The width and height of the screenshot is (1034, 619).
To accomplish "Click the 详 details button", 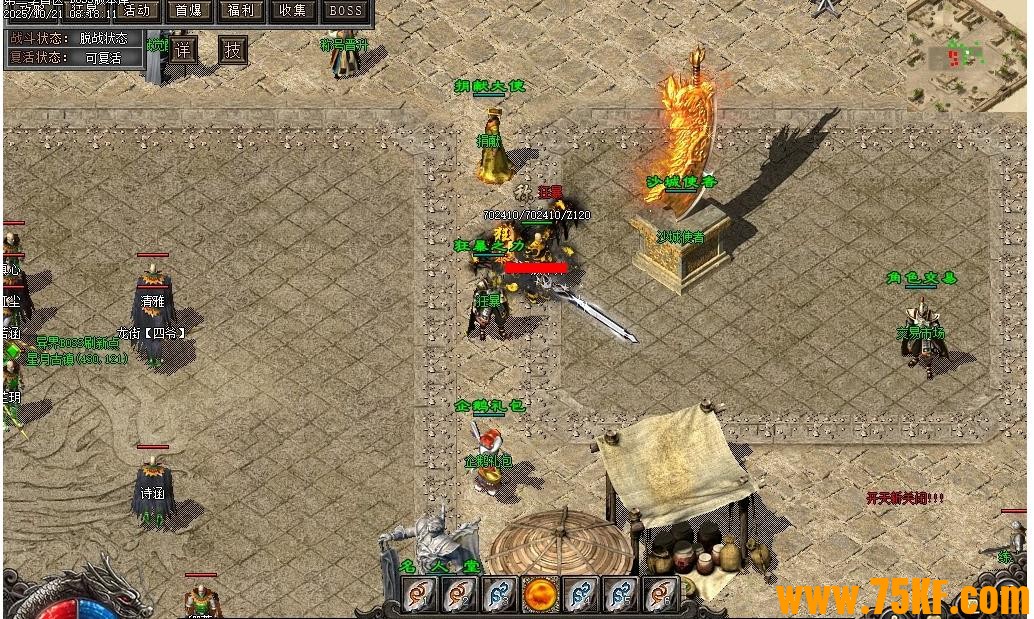I will point(182,50).
